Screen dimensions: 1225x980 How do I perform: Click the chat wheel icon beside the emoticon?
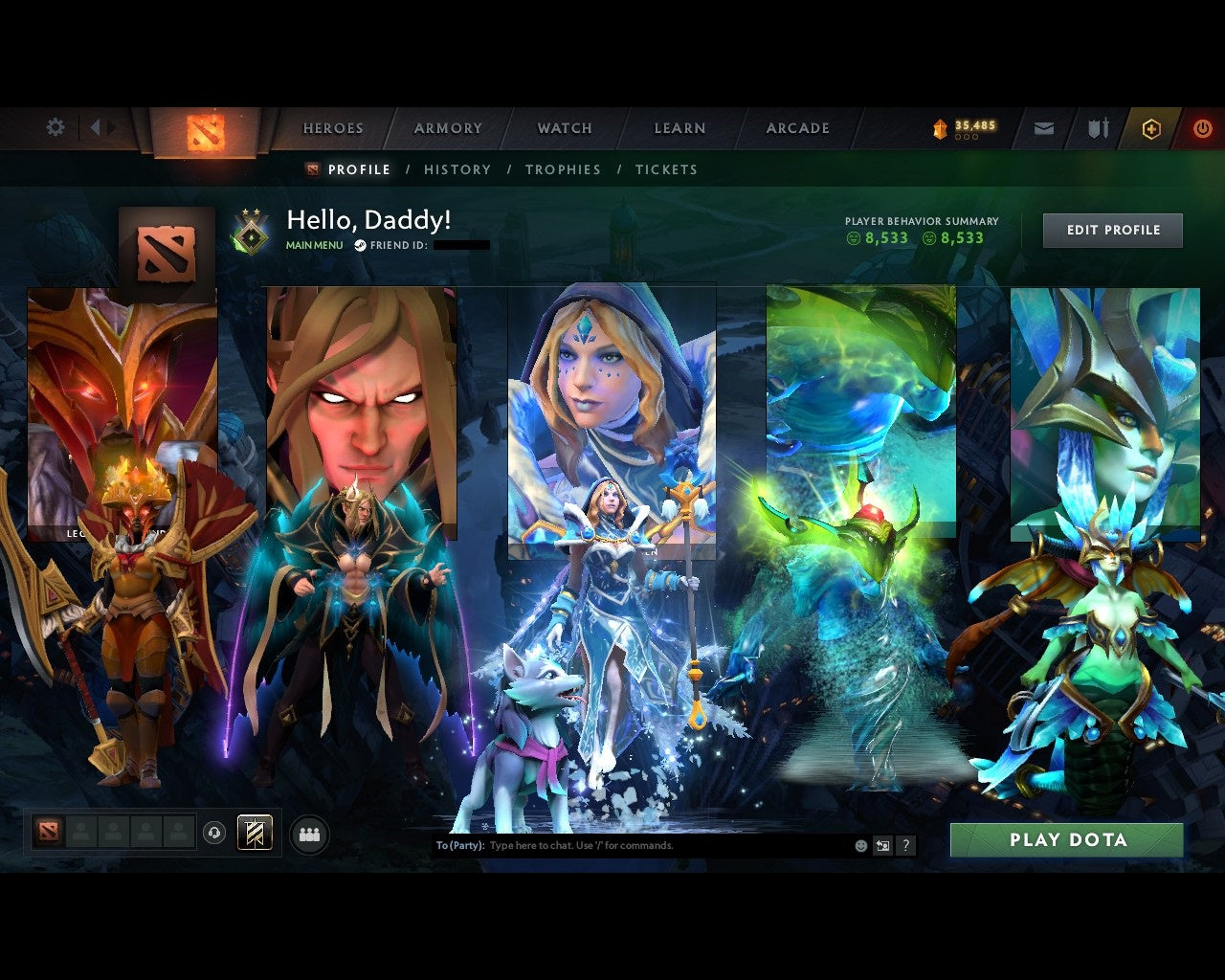coord(881,845)
